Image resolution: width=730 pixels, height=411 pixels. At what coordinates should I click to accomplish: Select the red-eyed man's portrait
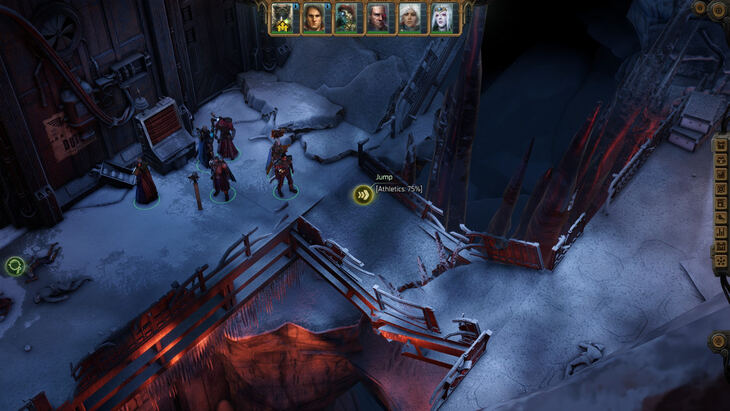coord(379,18)
